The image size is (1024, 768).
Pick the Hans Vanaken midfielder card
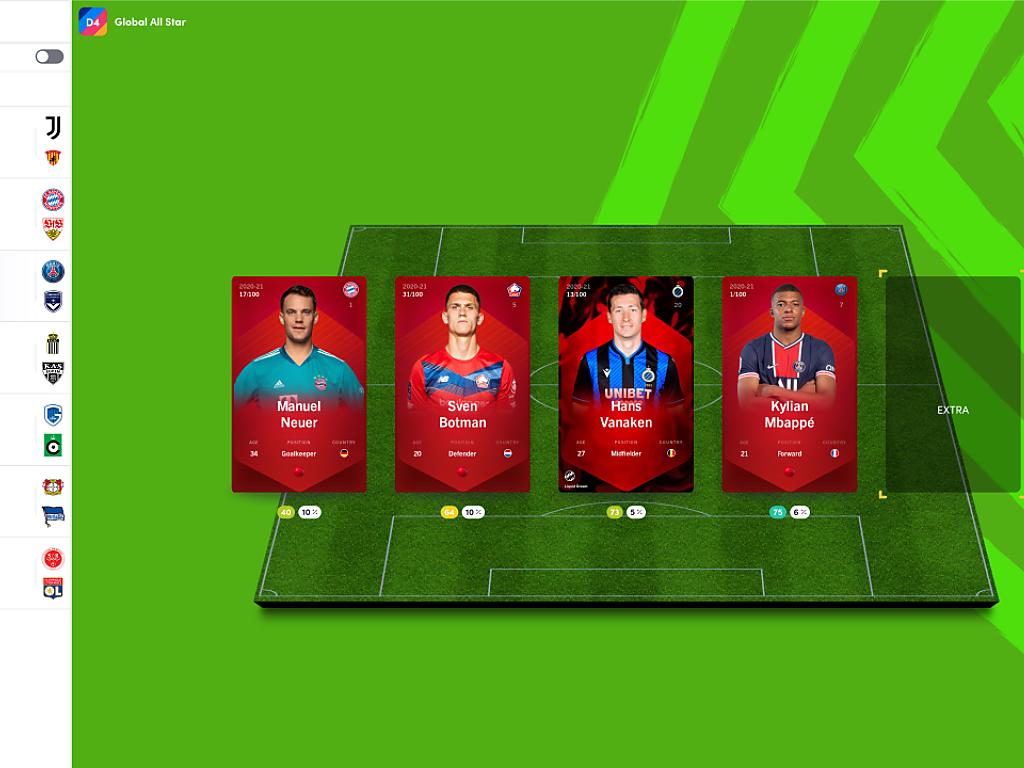[x=626, y=384]
